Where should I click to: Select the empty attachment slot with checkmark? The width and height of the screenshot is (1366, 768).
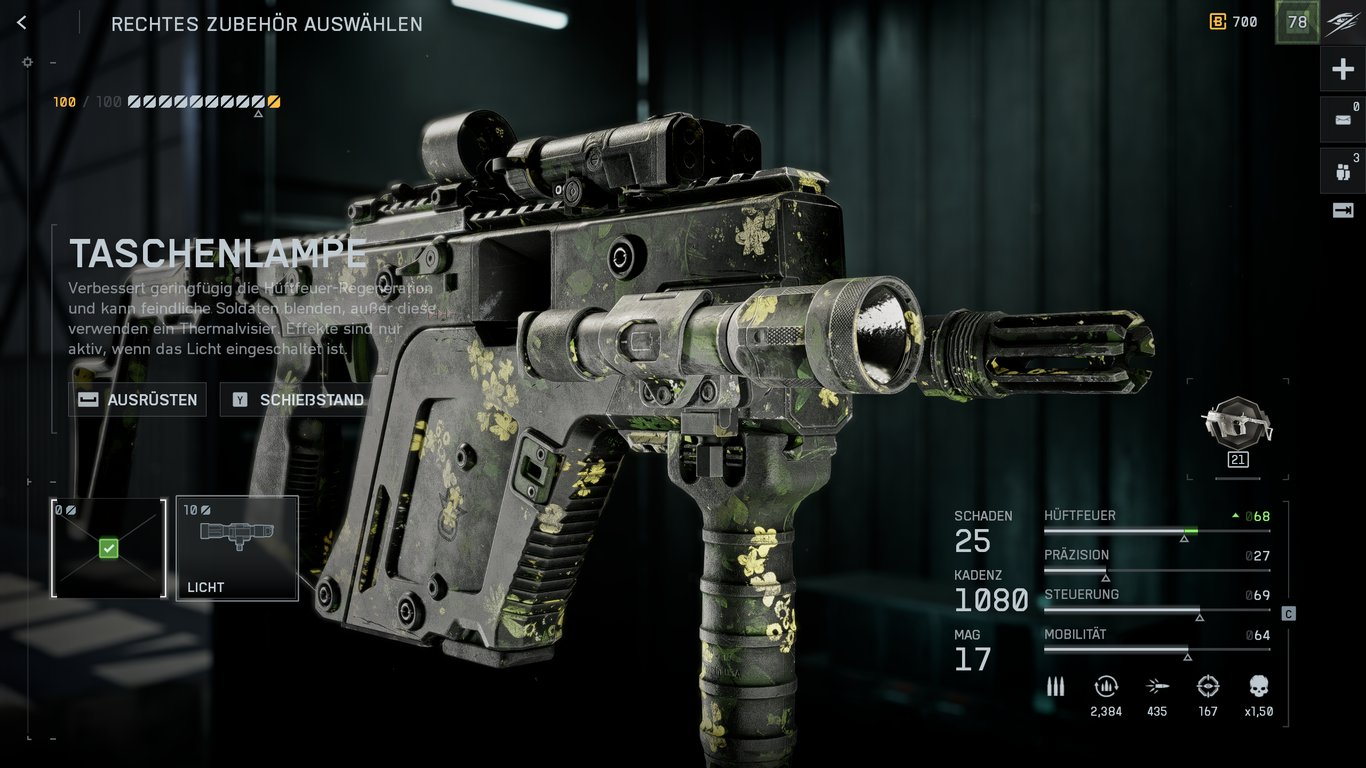109,548
